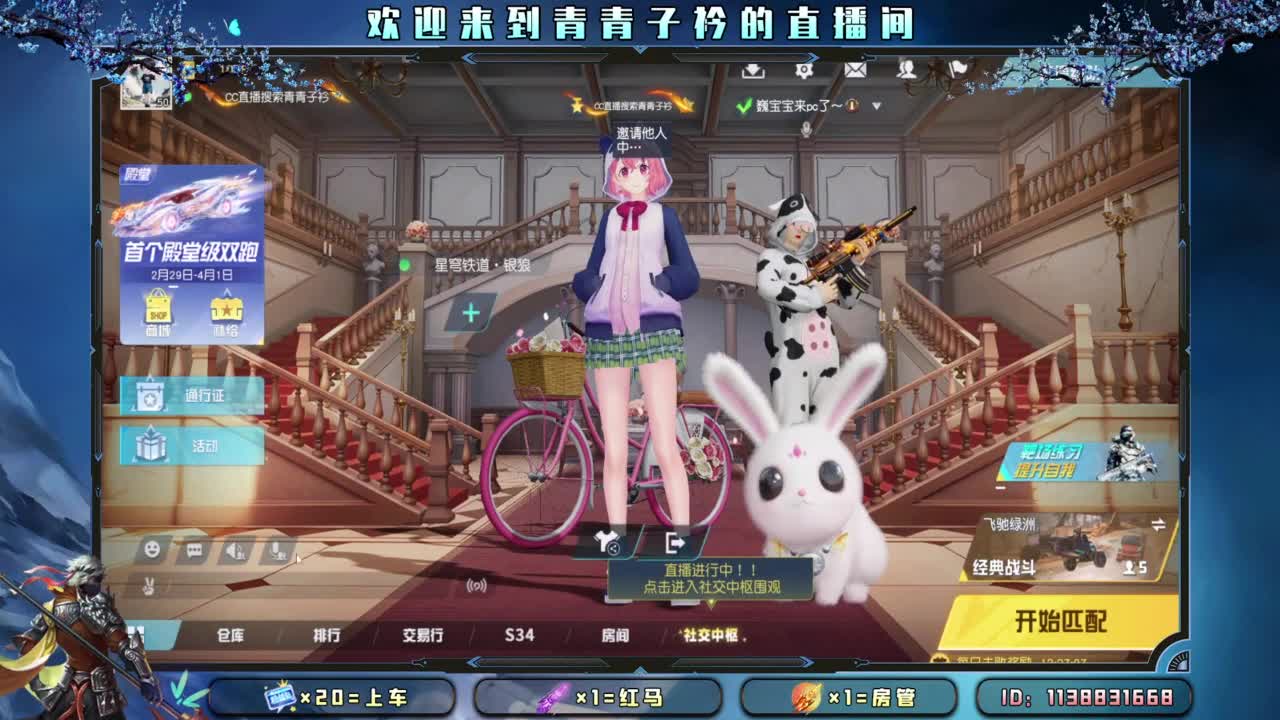This screenshot has height=720, width=1280.
Task: Click the download icon in the top bar
Action: pos(753,71)
